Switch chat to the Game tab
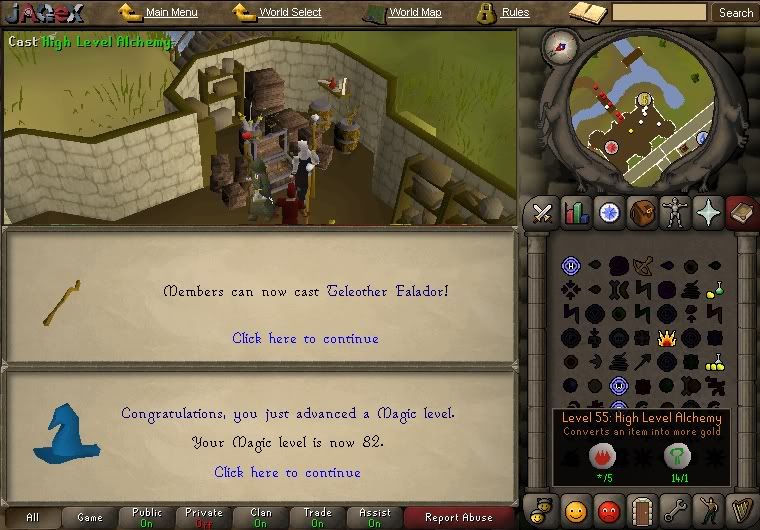760x530 pixels. [90, 517]
